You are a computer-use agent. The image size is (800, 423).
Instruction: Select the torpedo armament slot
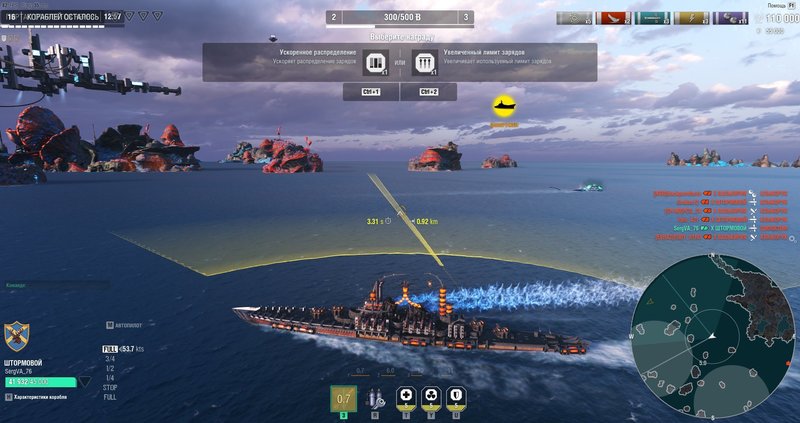(x=343, y=398)
